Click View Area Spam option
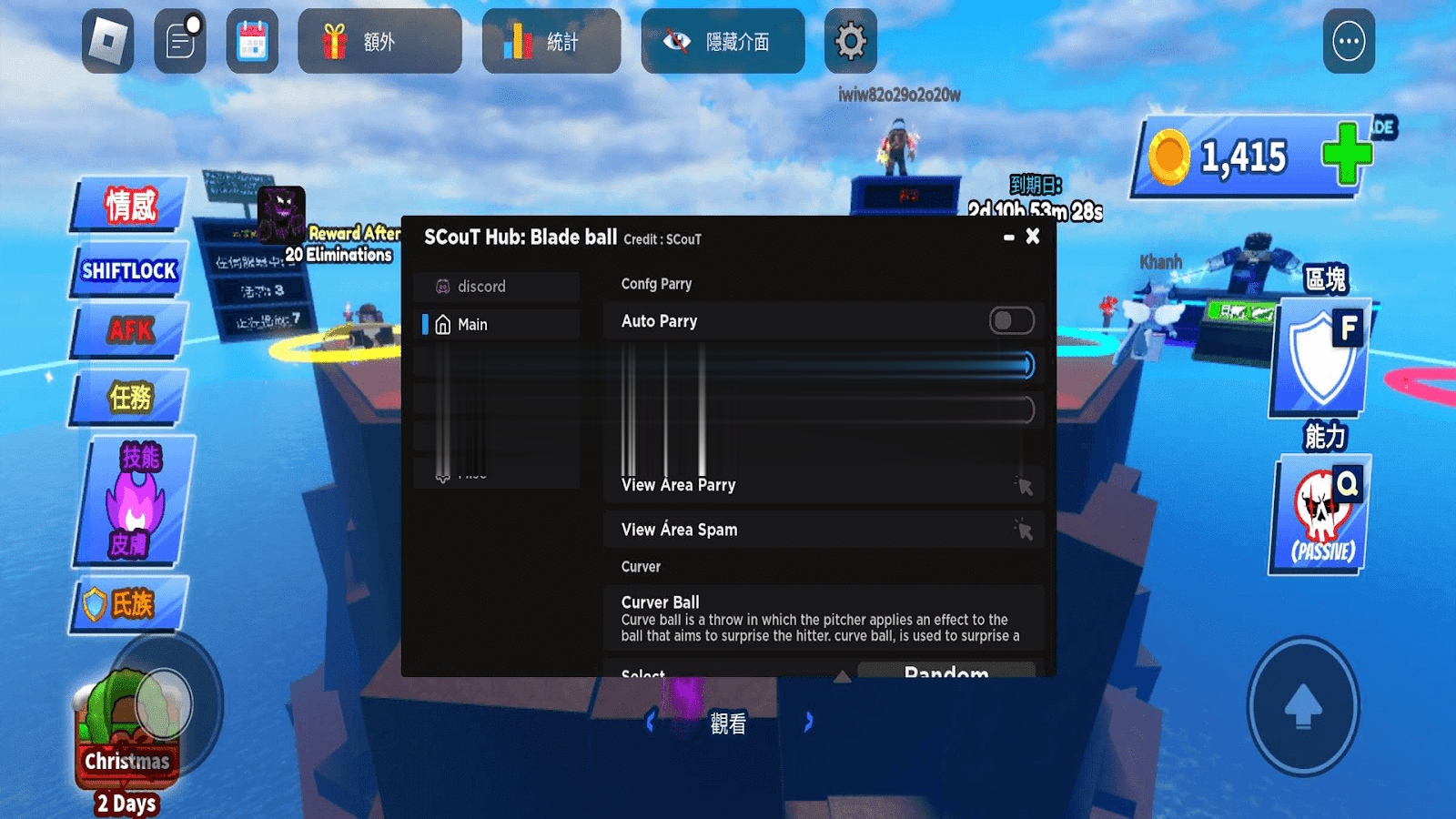The image size is (1456, 819). (x=823, y=530)
